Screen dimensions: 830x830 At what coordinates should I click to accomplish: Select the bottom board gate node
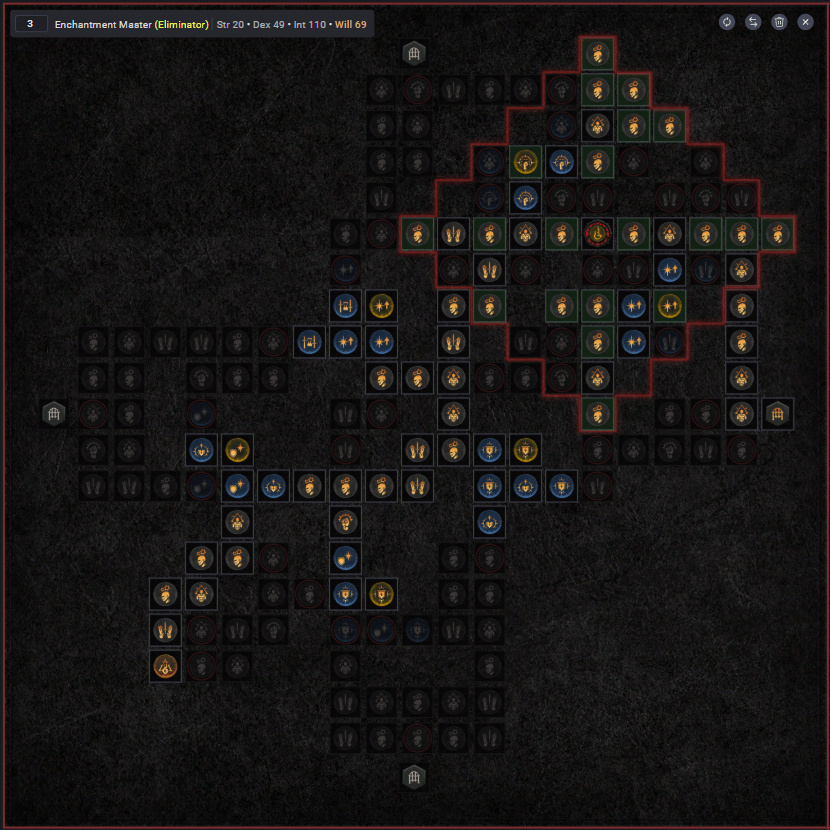pyautogui.click(x=413, y=777)
